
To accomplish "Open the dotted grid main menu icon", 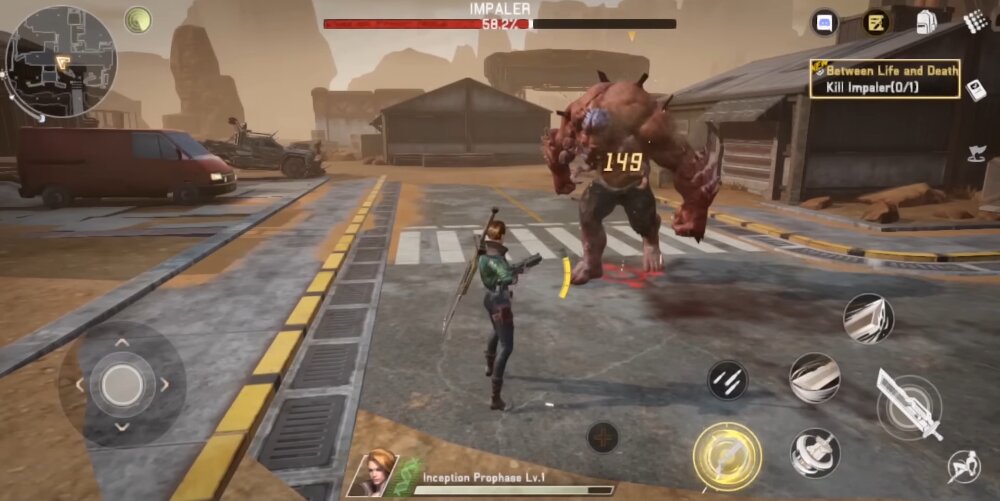I will coord(975,20).
